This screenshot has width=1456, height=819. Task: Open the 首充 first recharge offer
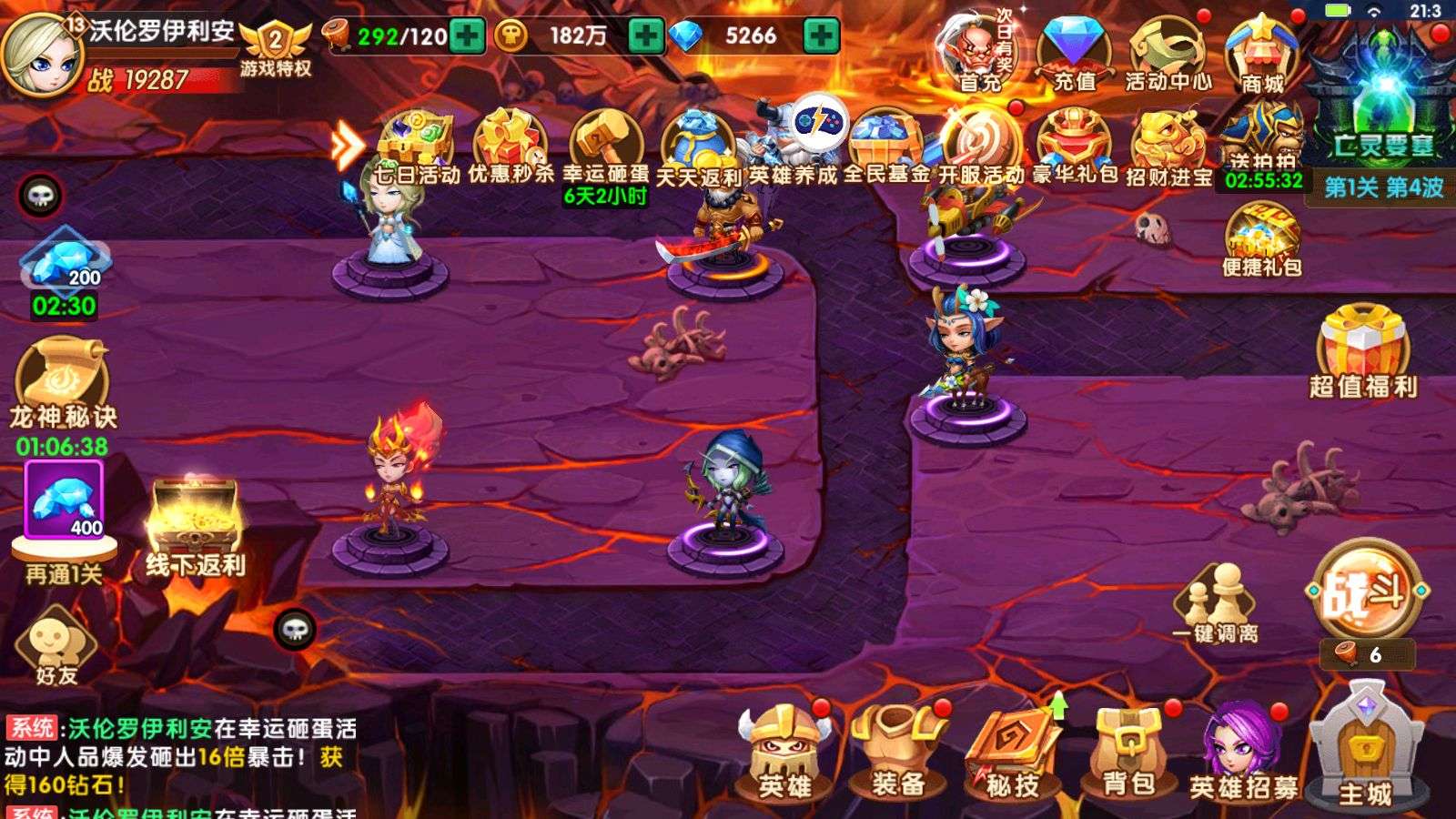pos(979,55)
